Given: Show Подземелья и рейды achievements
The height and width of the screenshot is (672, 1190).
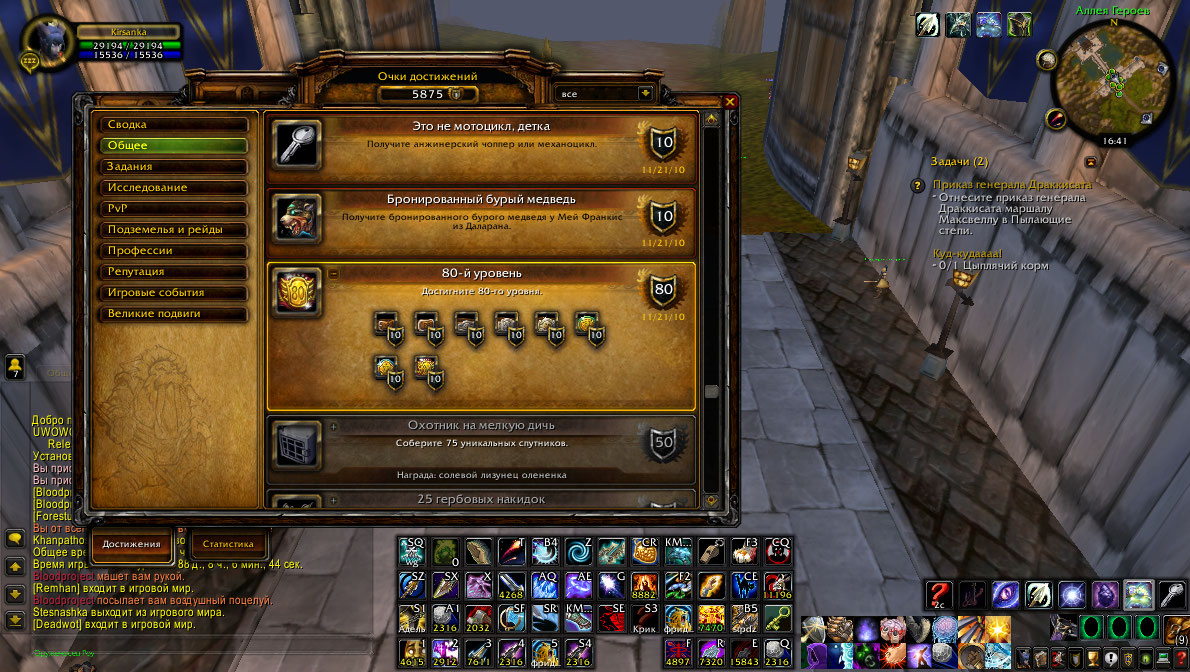Looking at the screenshot, I should coord(172,230).
